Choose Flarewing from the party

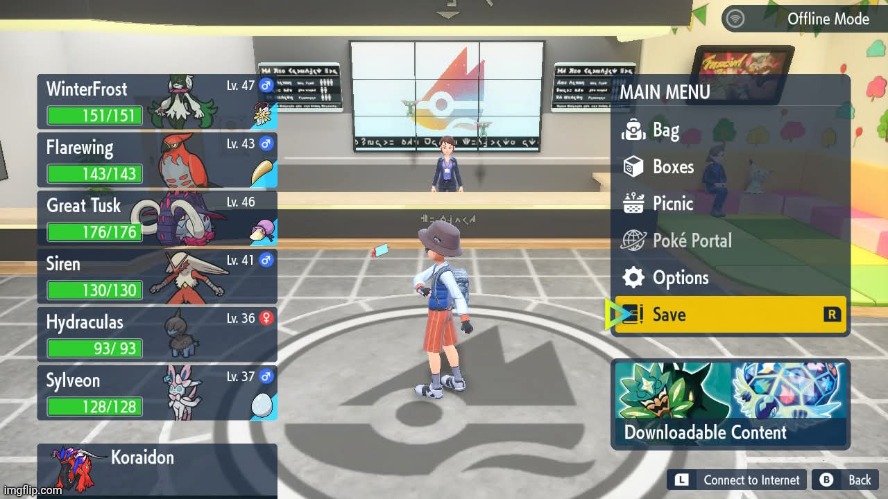pyautogui.click(x=157, y=160)
